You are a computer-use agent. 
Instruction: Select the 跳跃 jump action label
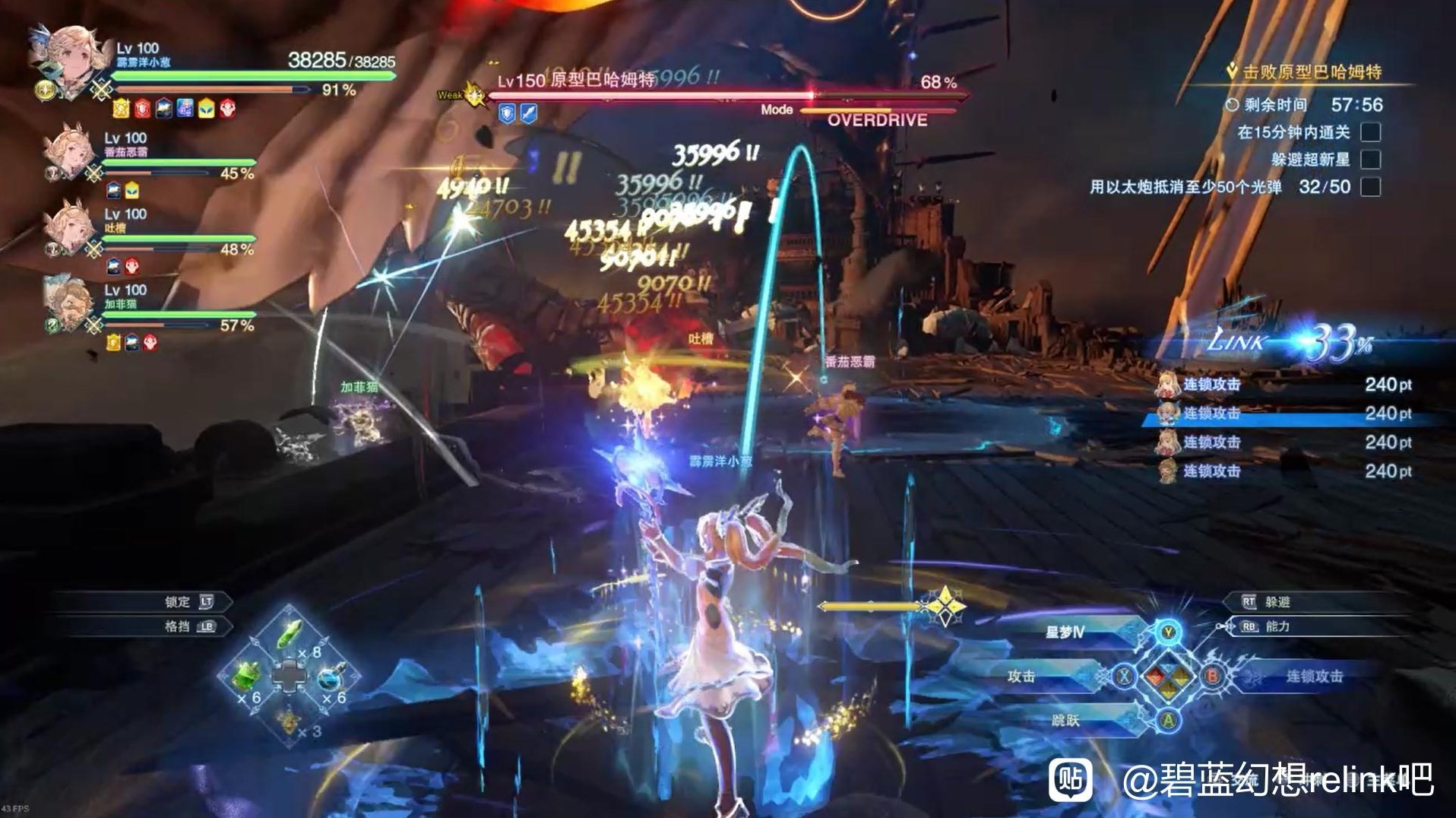(x=1065, y=720)
